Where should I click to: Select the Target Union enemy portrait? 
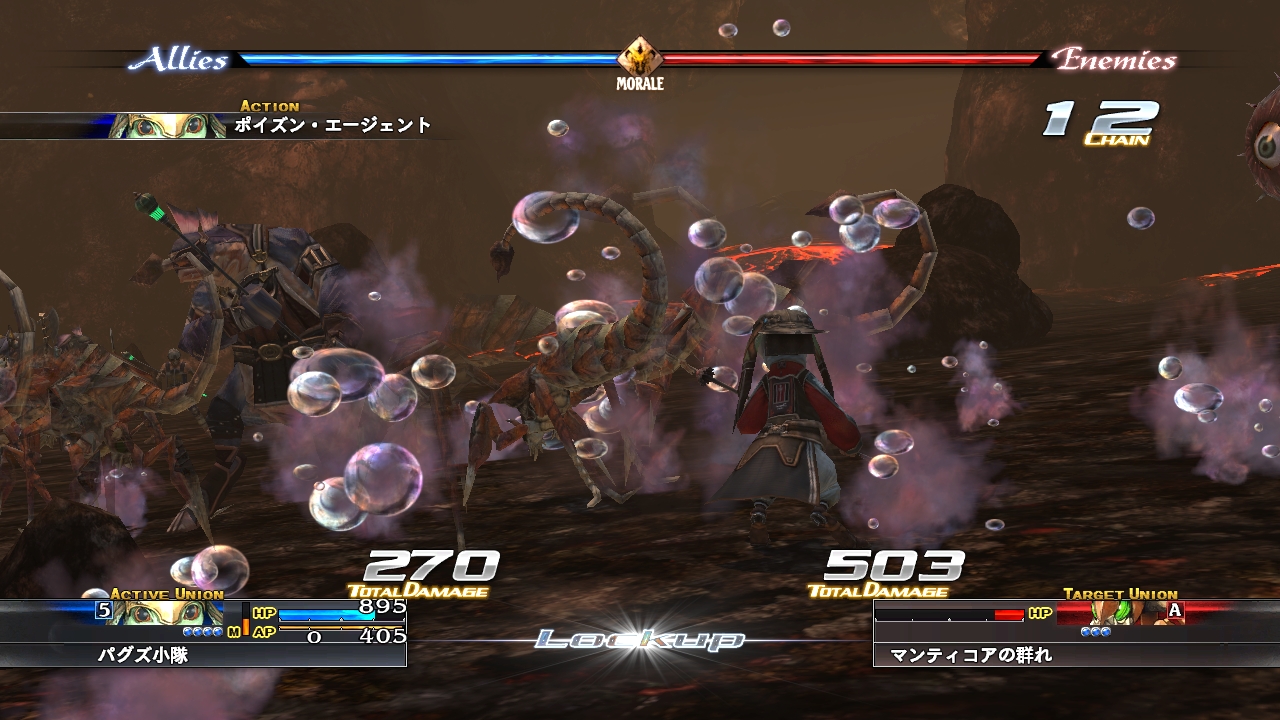[x=1118, y=612]
